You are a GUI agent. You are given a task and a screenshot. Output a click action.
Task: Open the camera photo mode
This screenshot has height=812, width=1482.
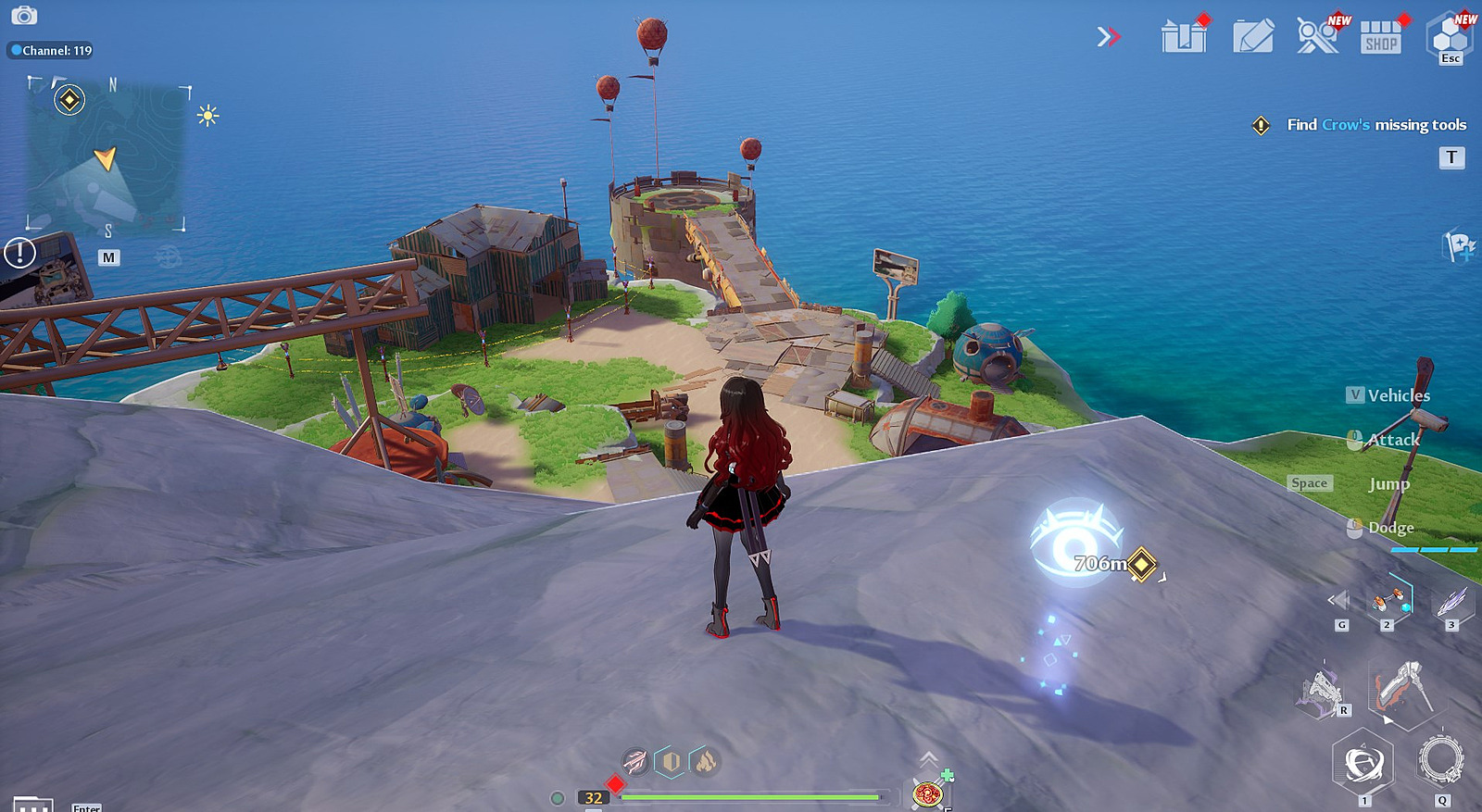[x=24, y=16]
